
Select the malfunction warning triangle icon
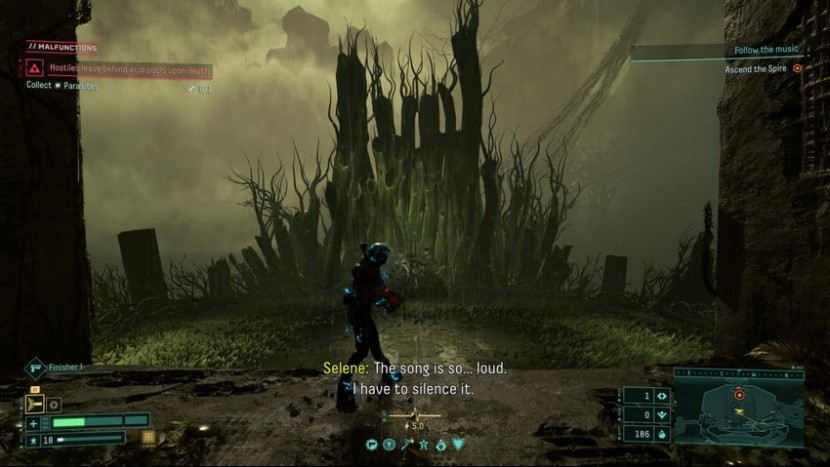click(35, 68)
